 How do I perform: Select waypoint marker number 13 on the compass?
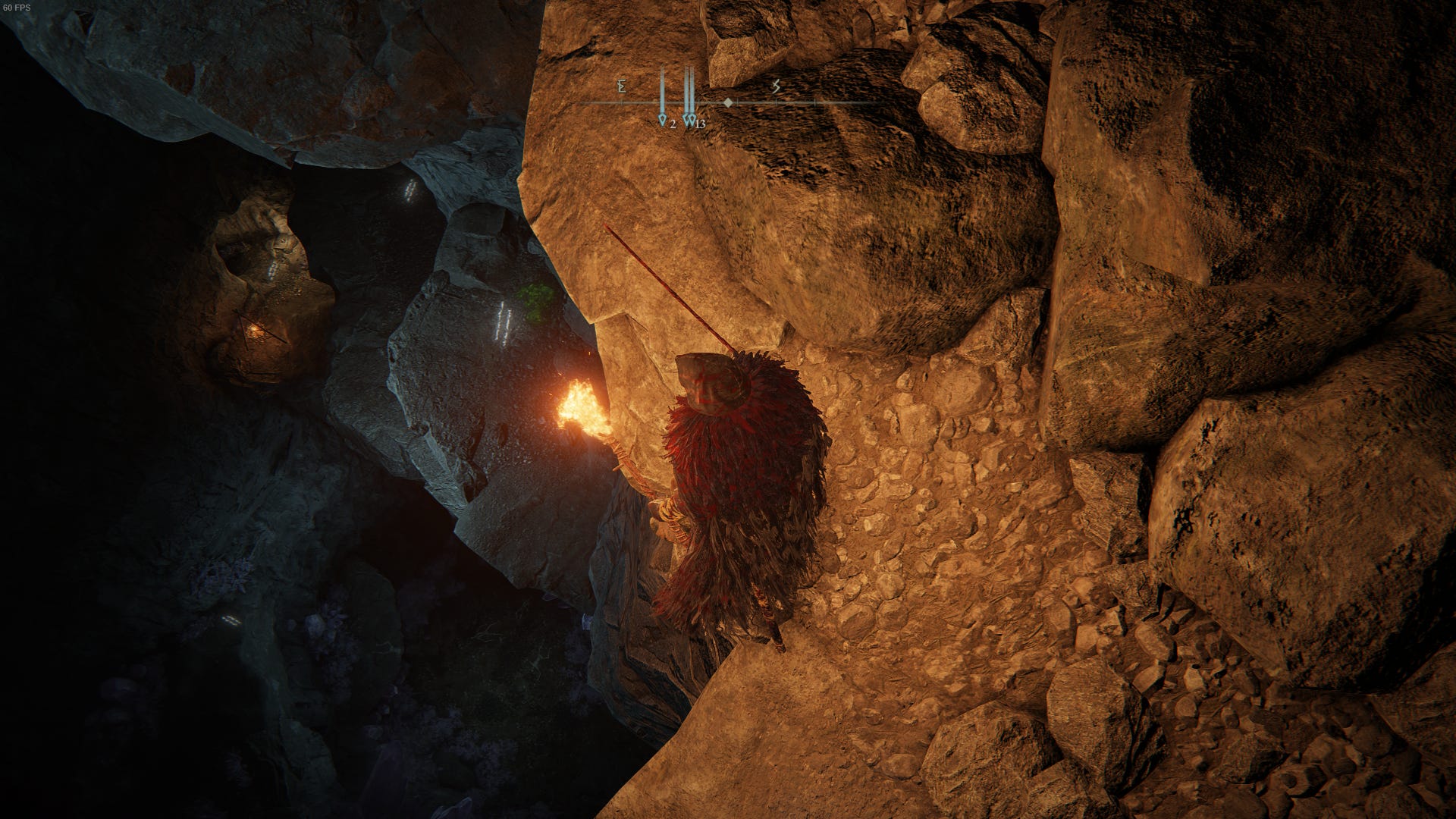click(x=692, y=121)
